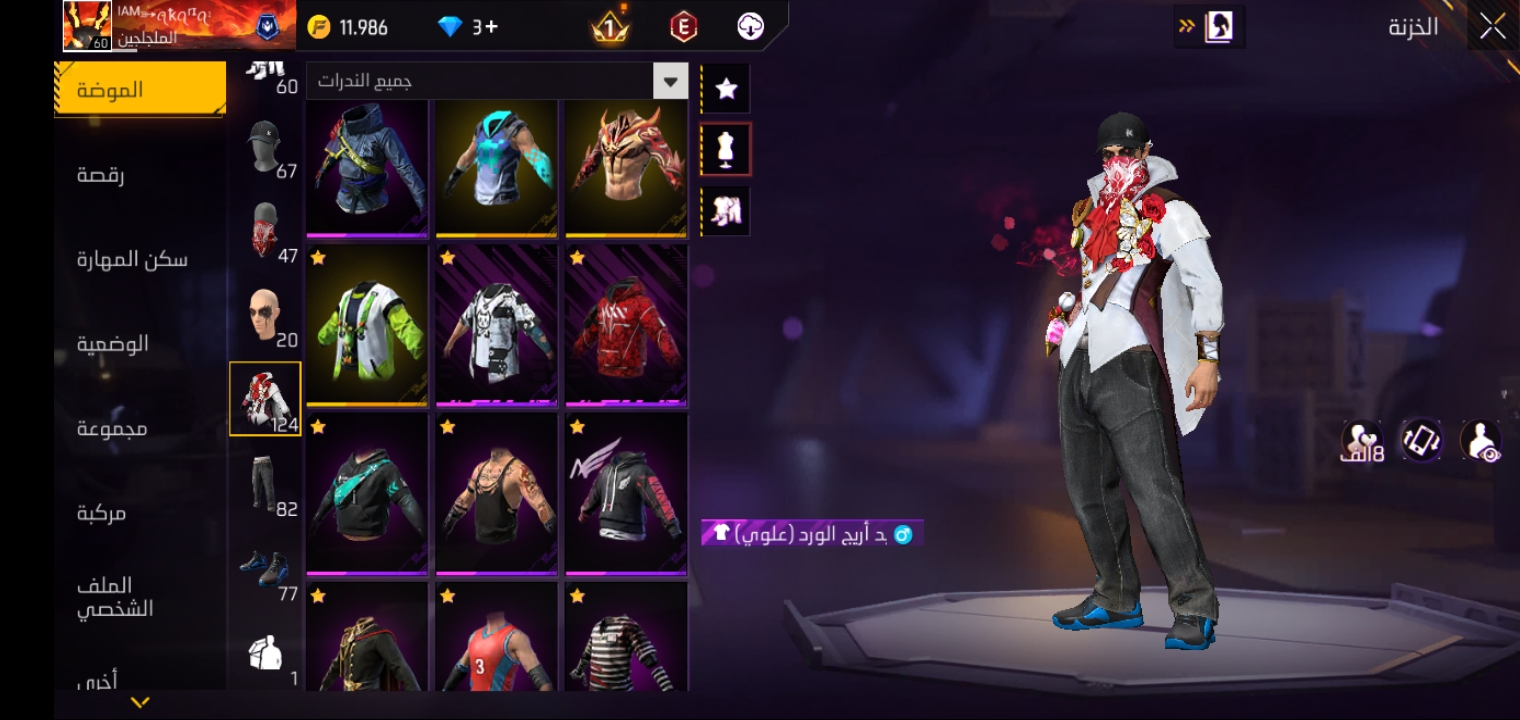Click the star favorites filter button

[x=727, y=90]
